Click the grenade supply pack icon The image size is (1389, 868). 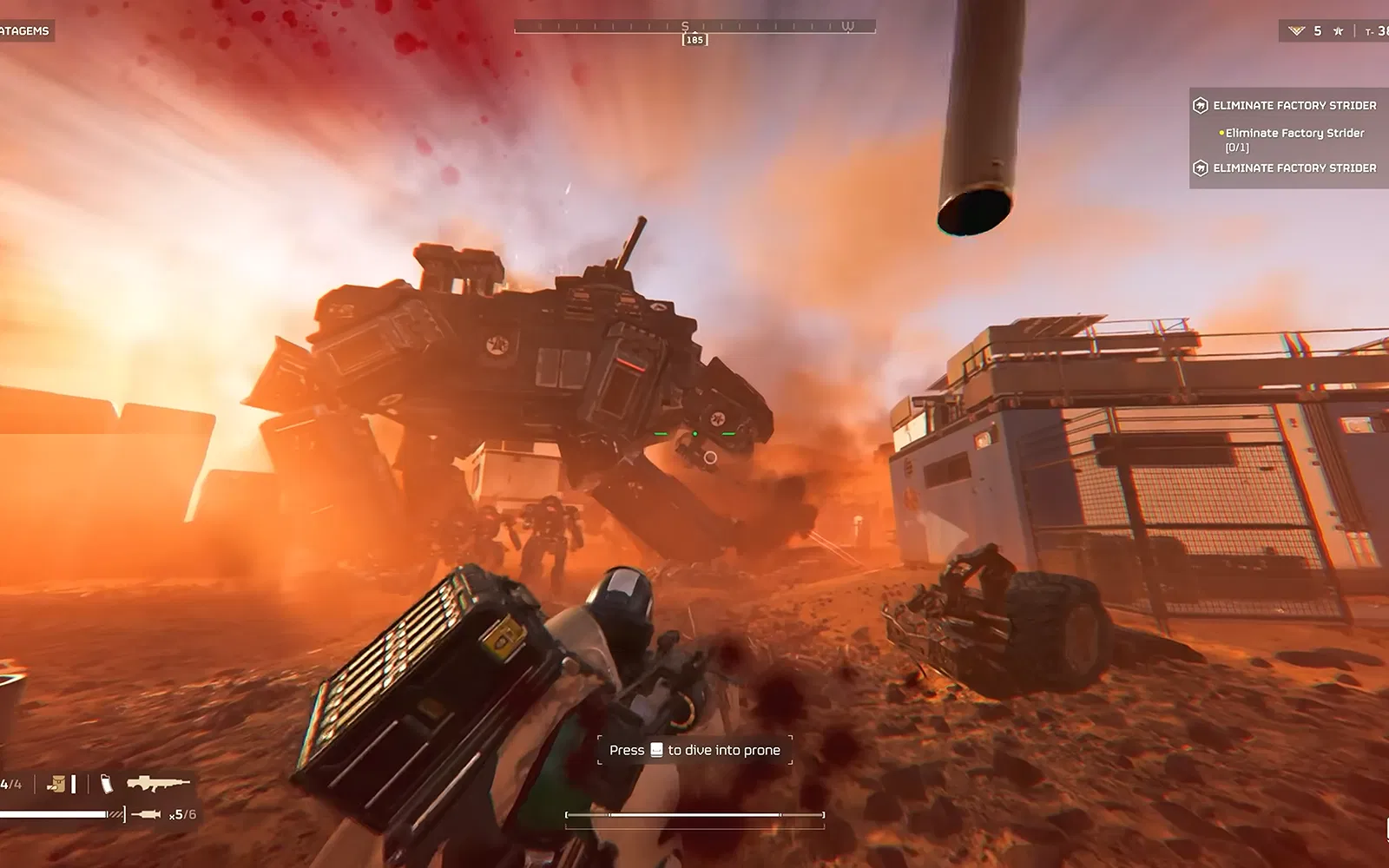[56, 782]
